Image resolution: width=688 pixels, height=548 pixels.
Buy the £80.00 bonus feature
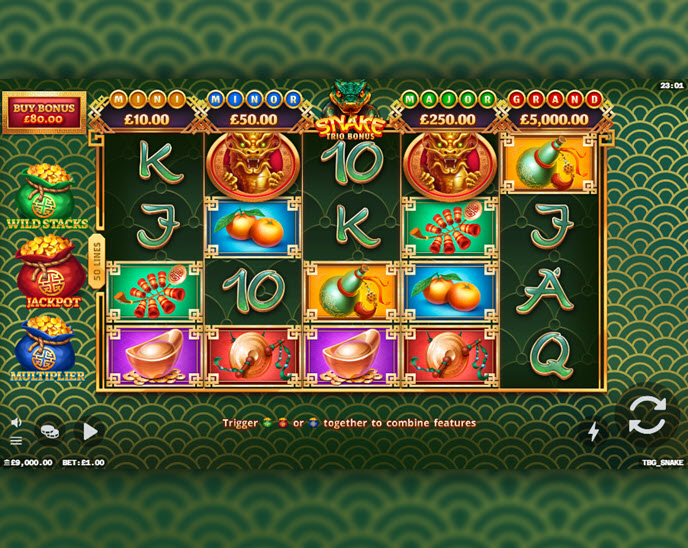coord(44,112)
